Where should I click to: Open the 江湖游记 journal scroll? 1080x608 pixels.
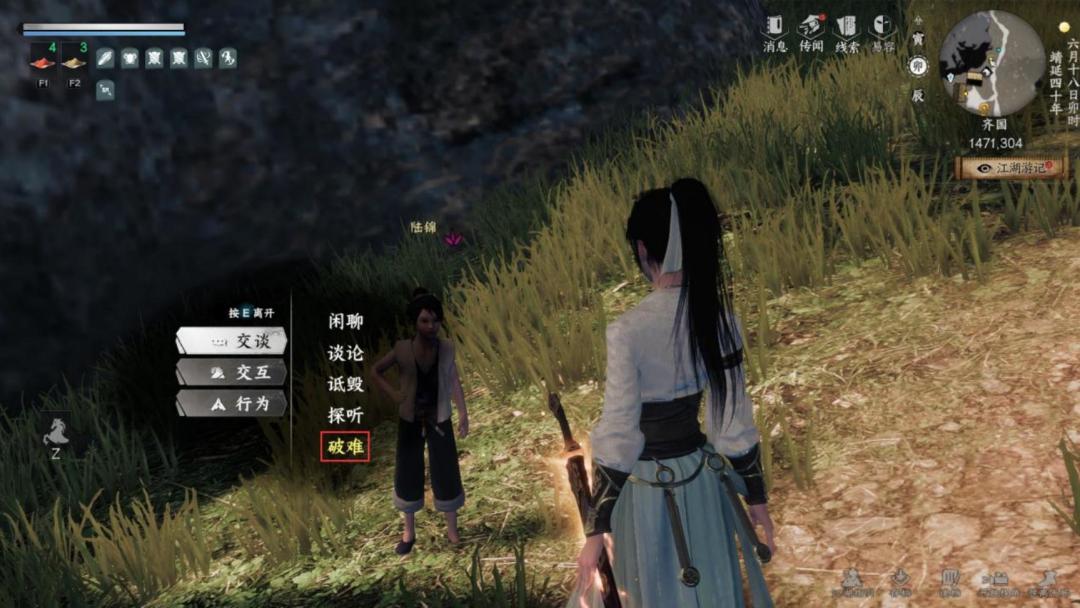point(1010,168)
